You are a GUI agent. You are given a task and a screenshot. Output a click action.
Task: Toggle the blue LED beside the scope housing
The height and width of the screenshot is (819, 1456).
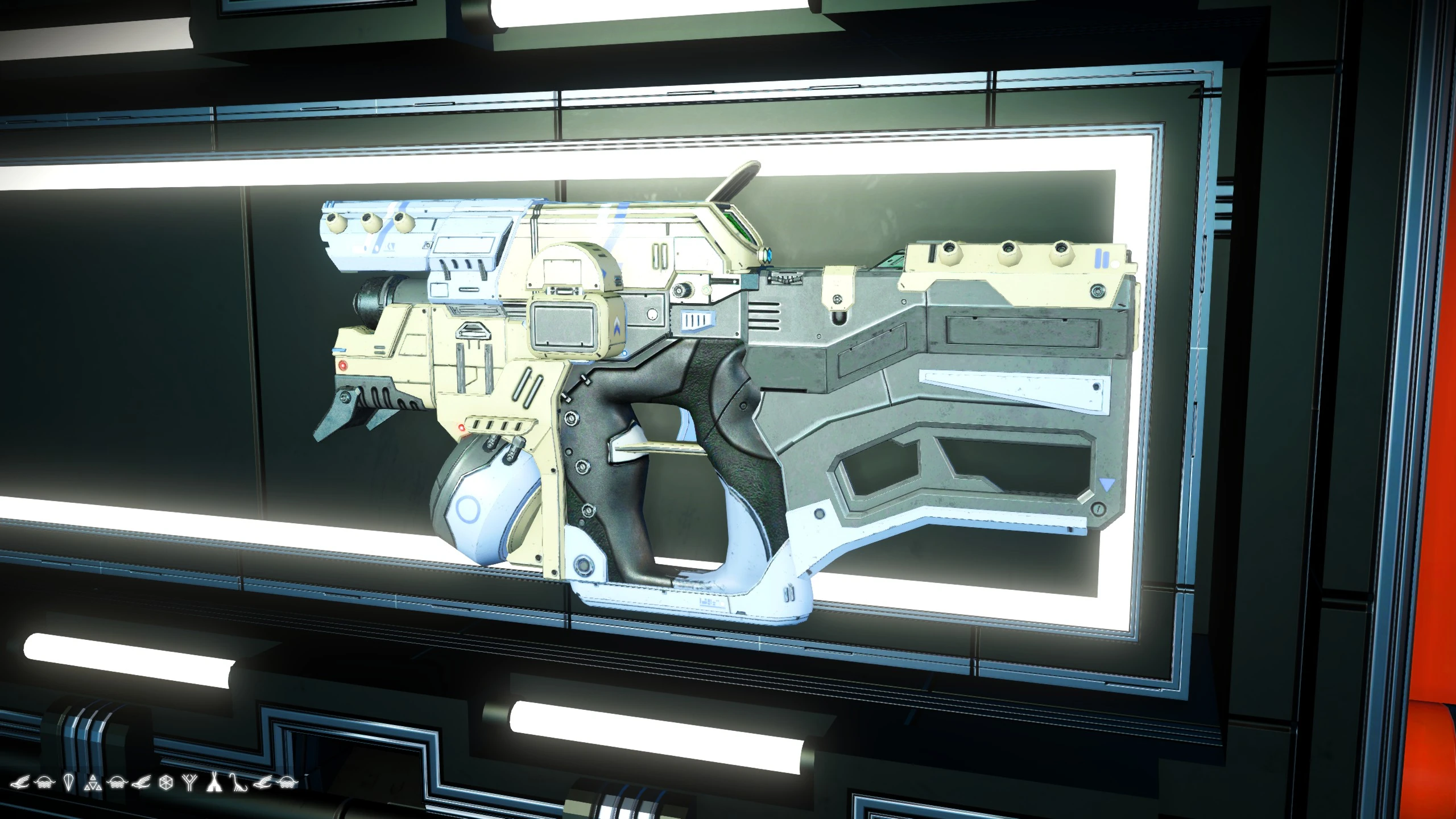(770, 254)
